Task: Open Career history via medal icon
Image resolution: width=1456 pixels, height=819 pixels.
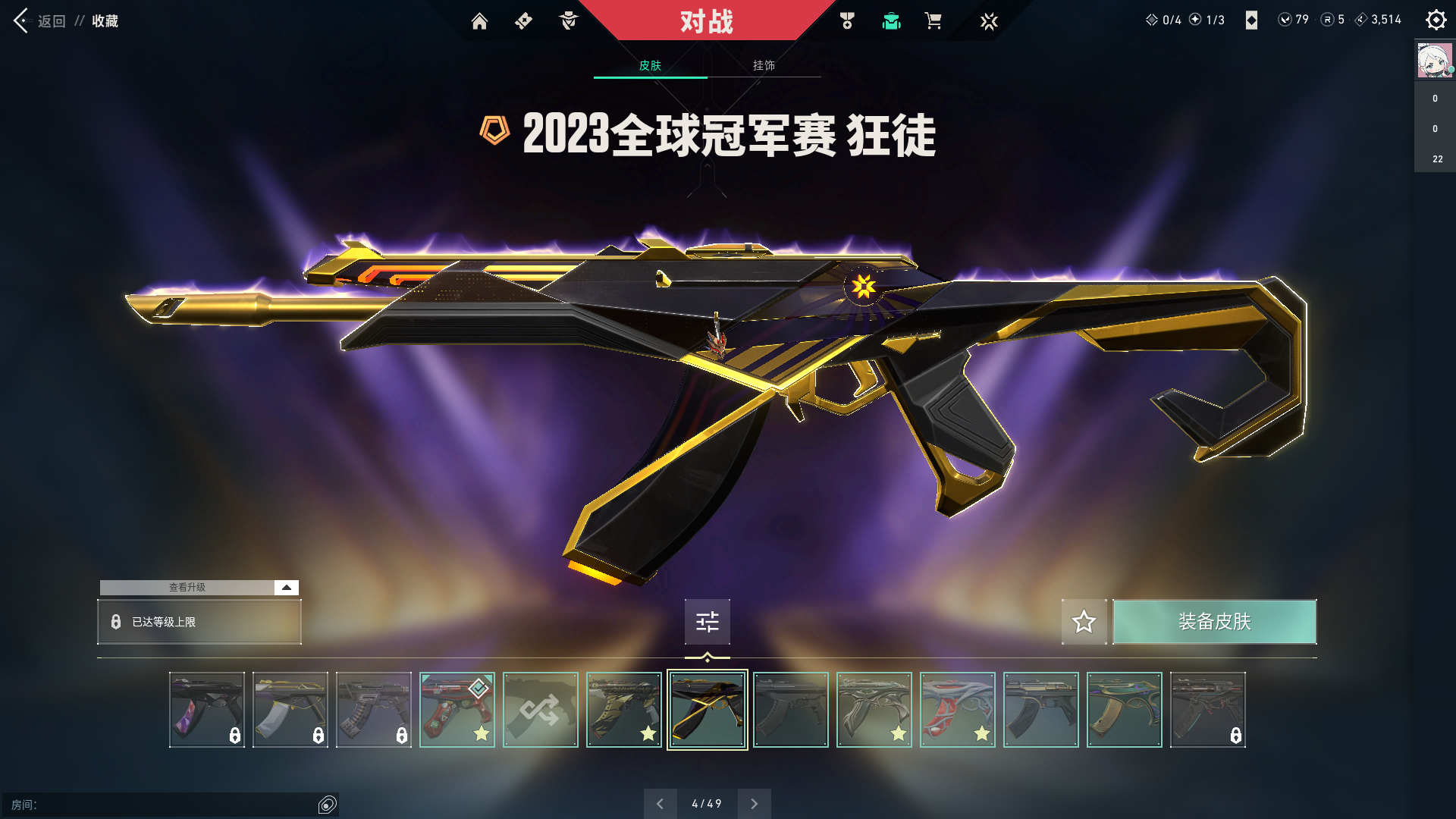Action: [x=846, y=21]
